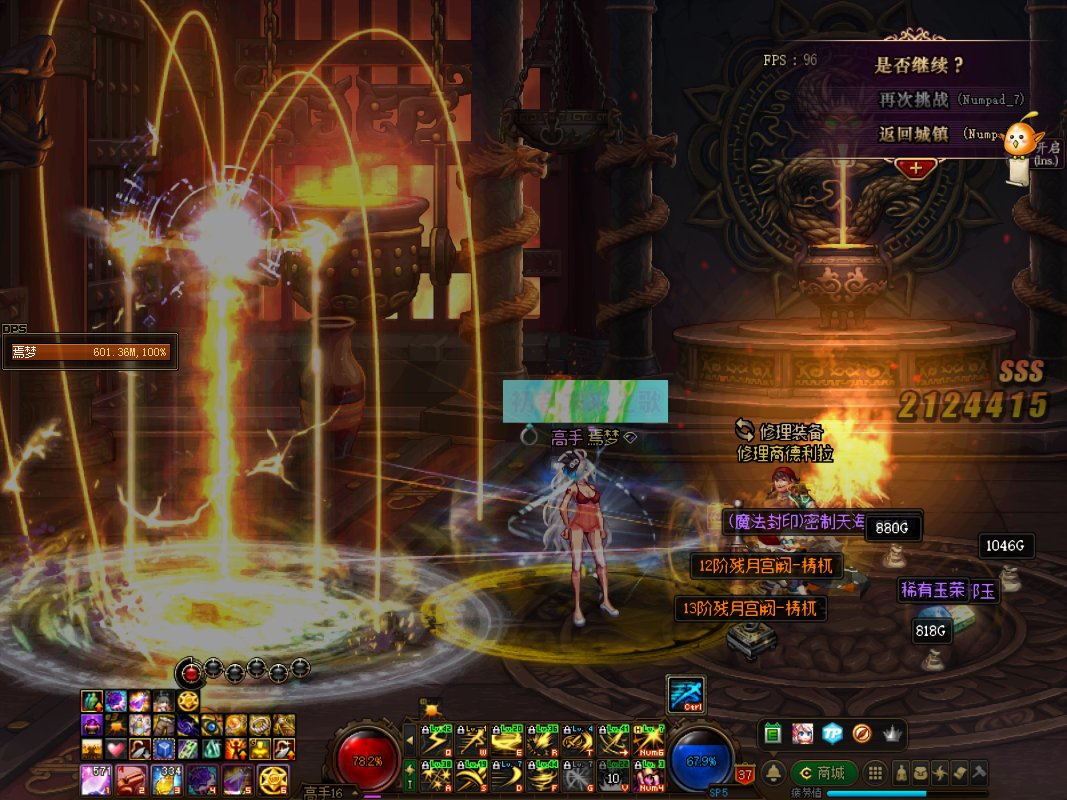
Task: Open the orange compass icon
Action: tap(862, 734)
